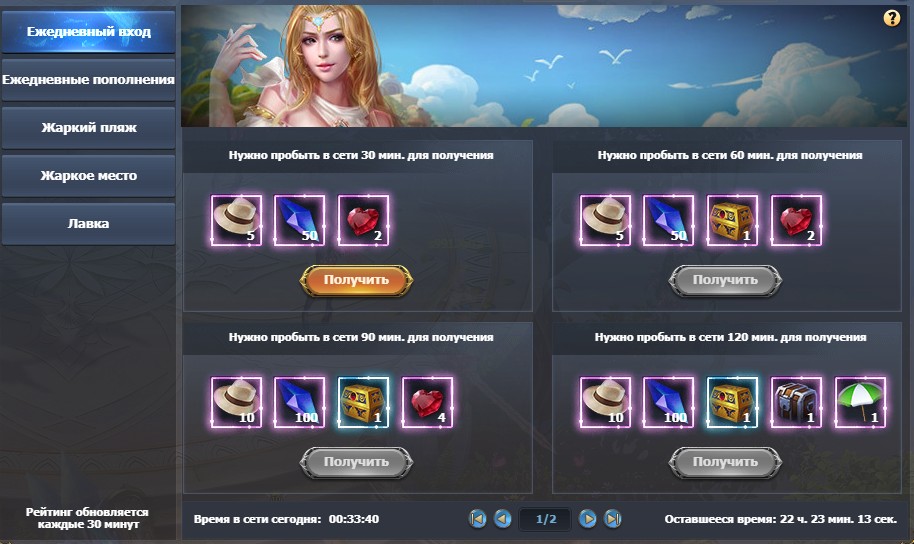
Task: Skip to the last rewards page
Action: 613,518
